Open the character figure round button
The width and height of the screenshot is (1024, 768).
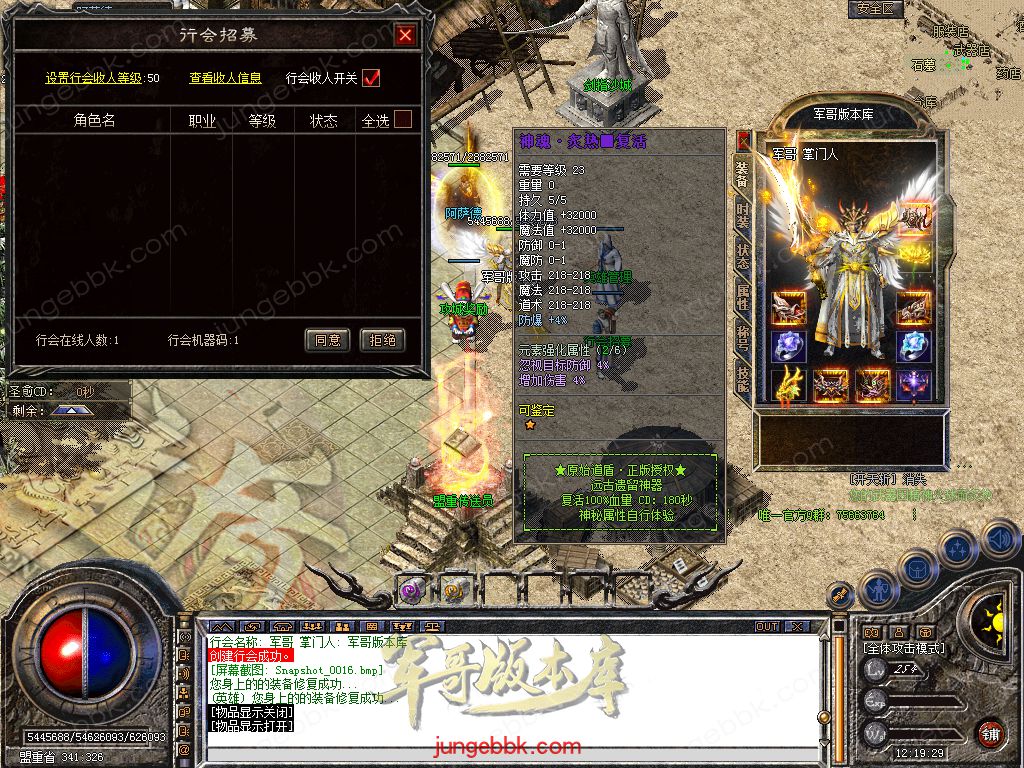[x=877, y=590]
